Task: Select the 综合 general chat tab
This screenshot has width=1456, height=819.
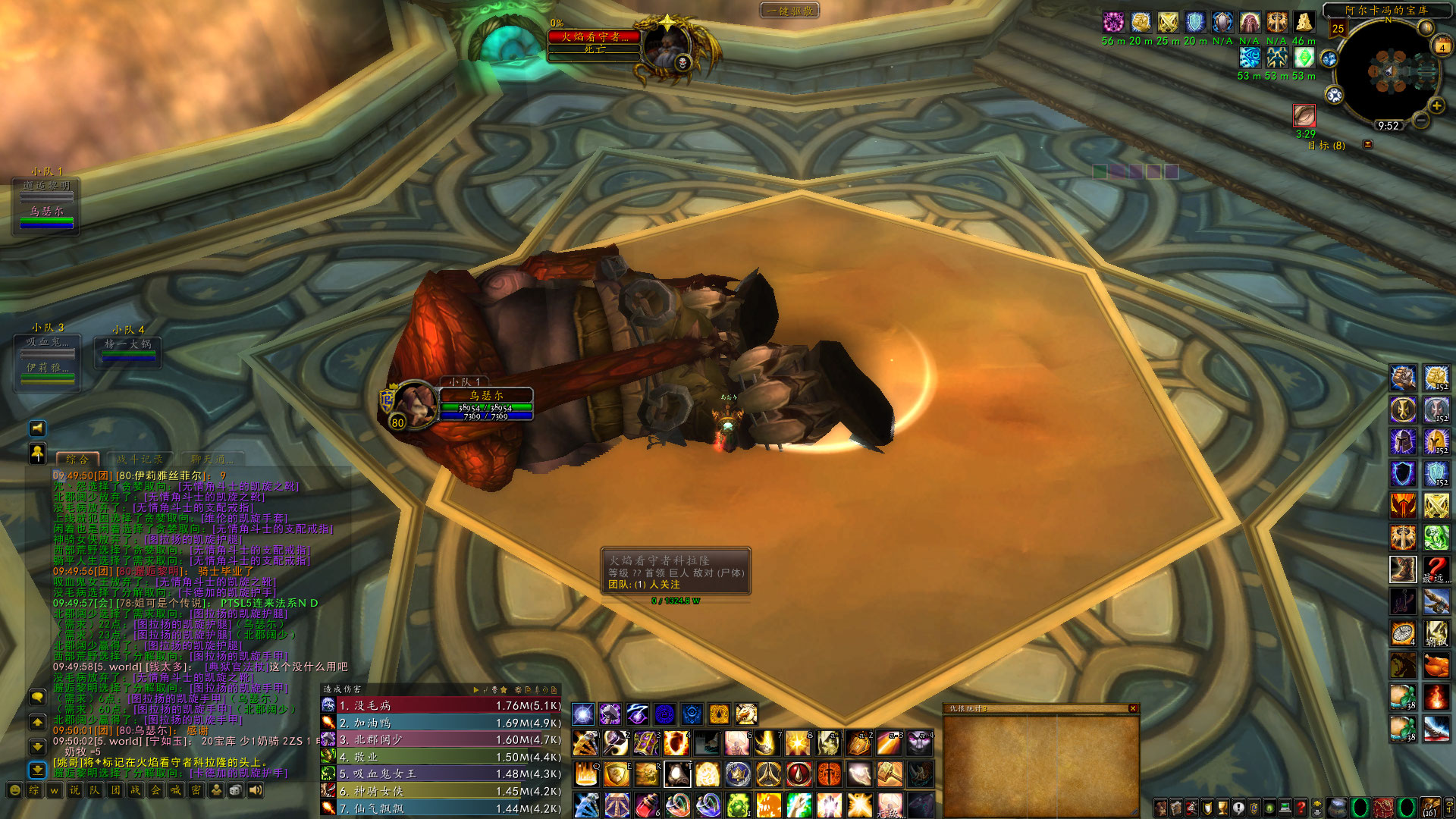Action: (x=77, y=459)
